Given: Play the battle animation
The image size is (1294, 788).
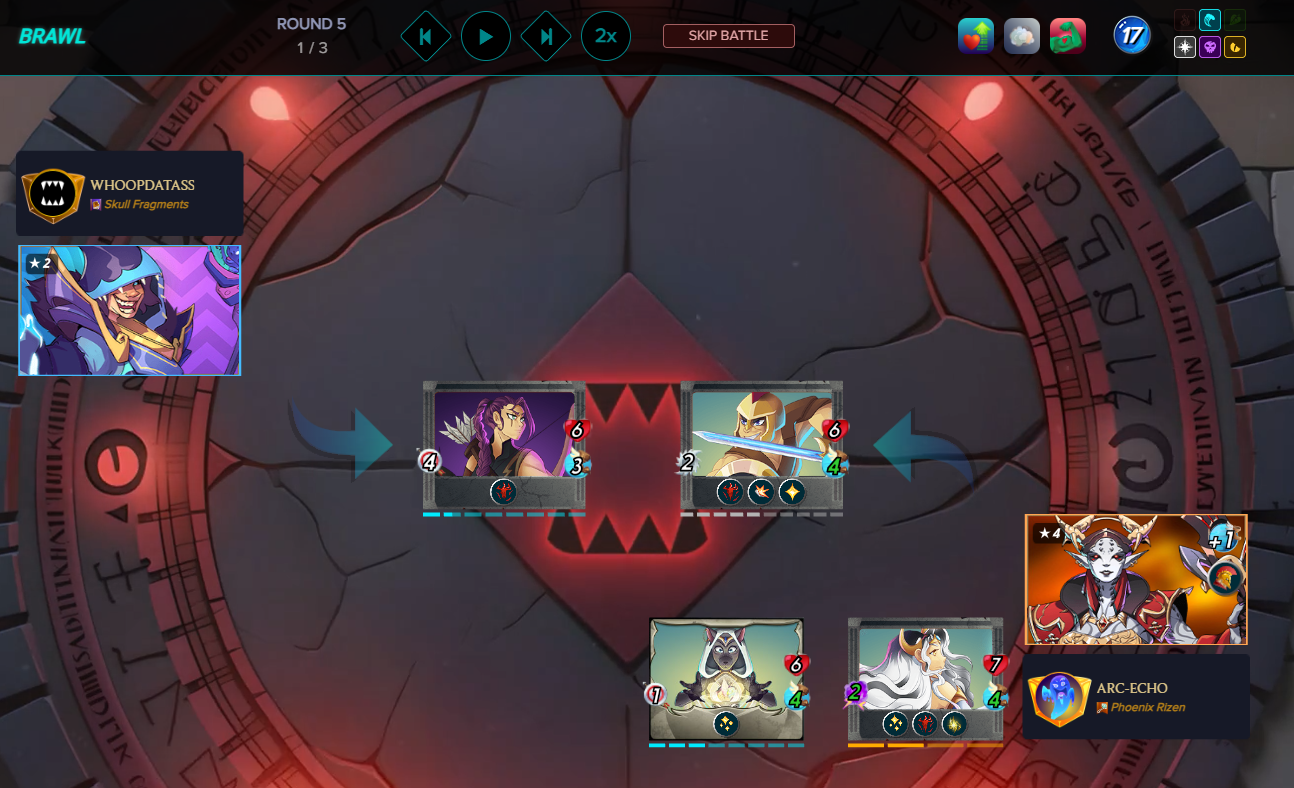Looking at the screenshot, I should pos(486,37).
